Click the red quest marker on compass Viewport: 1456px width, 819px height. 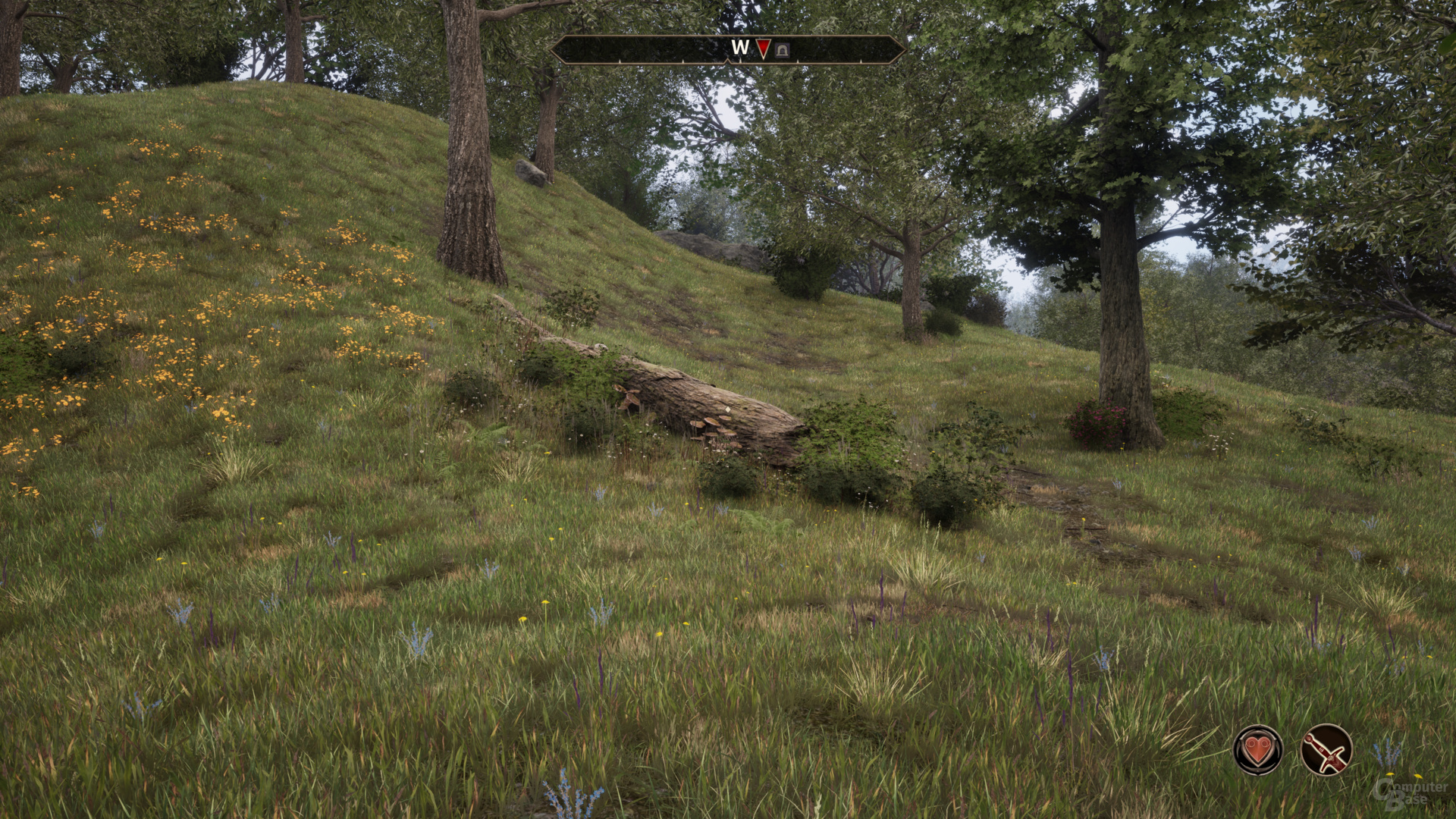coord(763,49)
